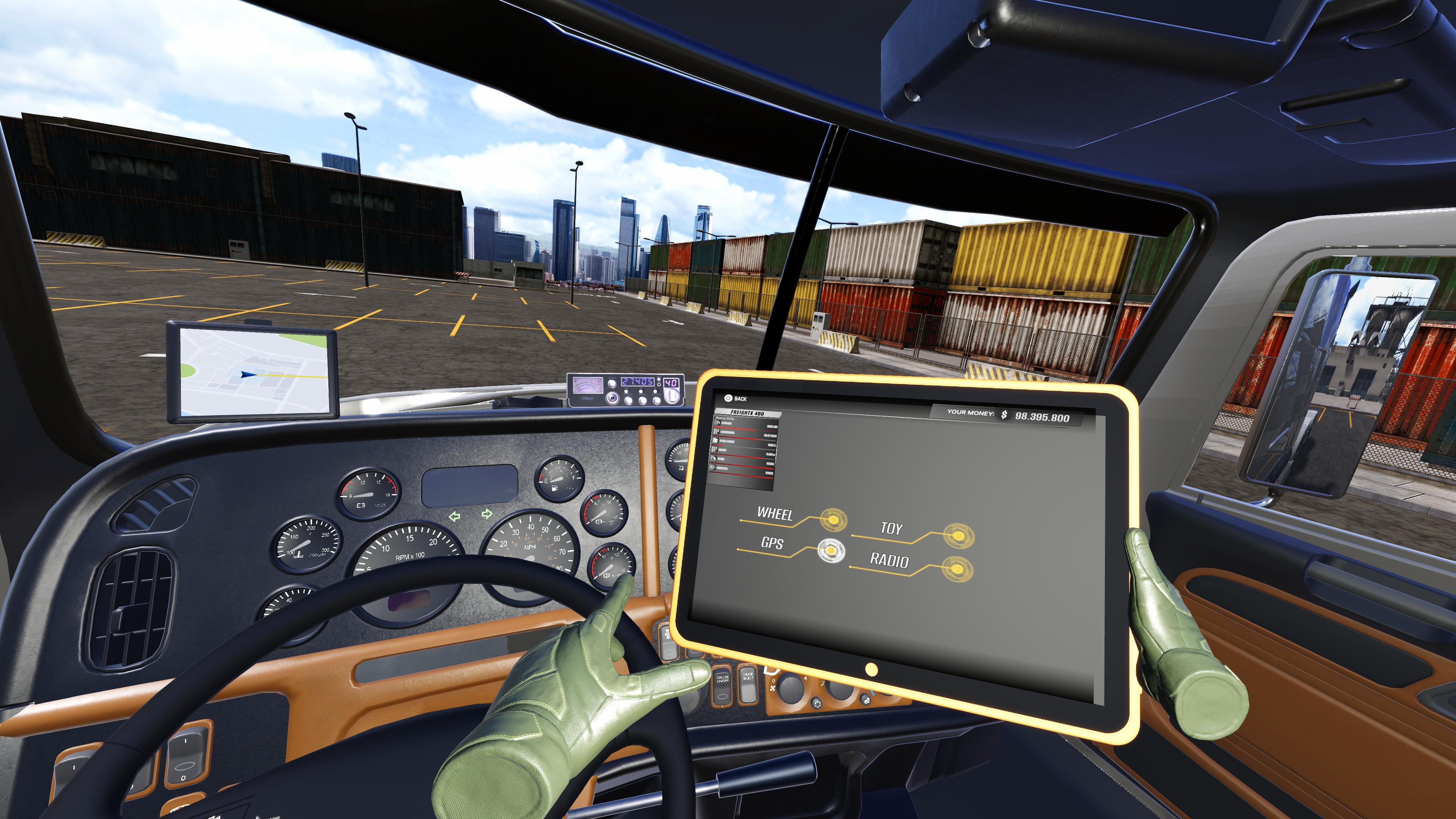Select the FUEL TANK stat icon

point(715,440)
